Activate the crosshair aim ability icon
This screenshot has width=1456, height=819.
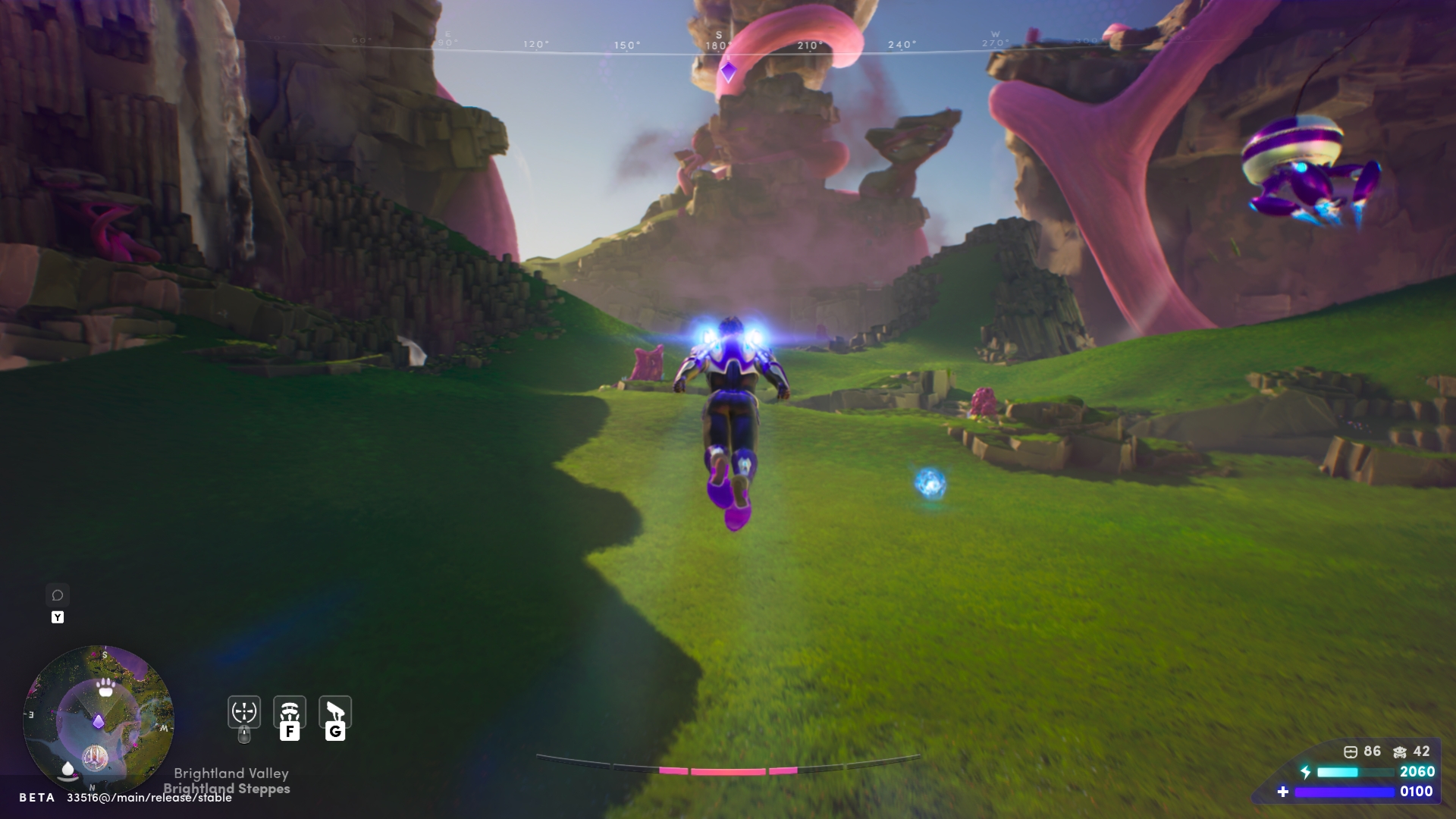(244, 712)
